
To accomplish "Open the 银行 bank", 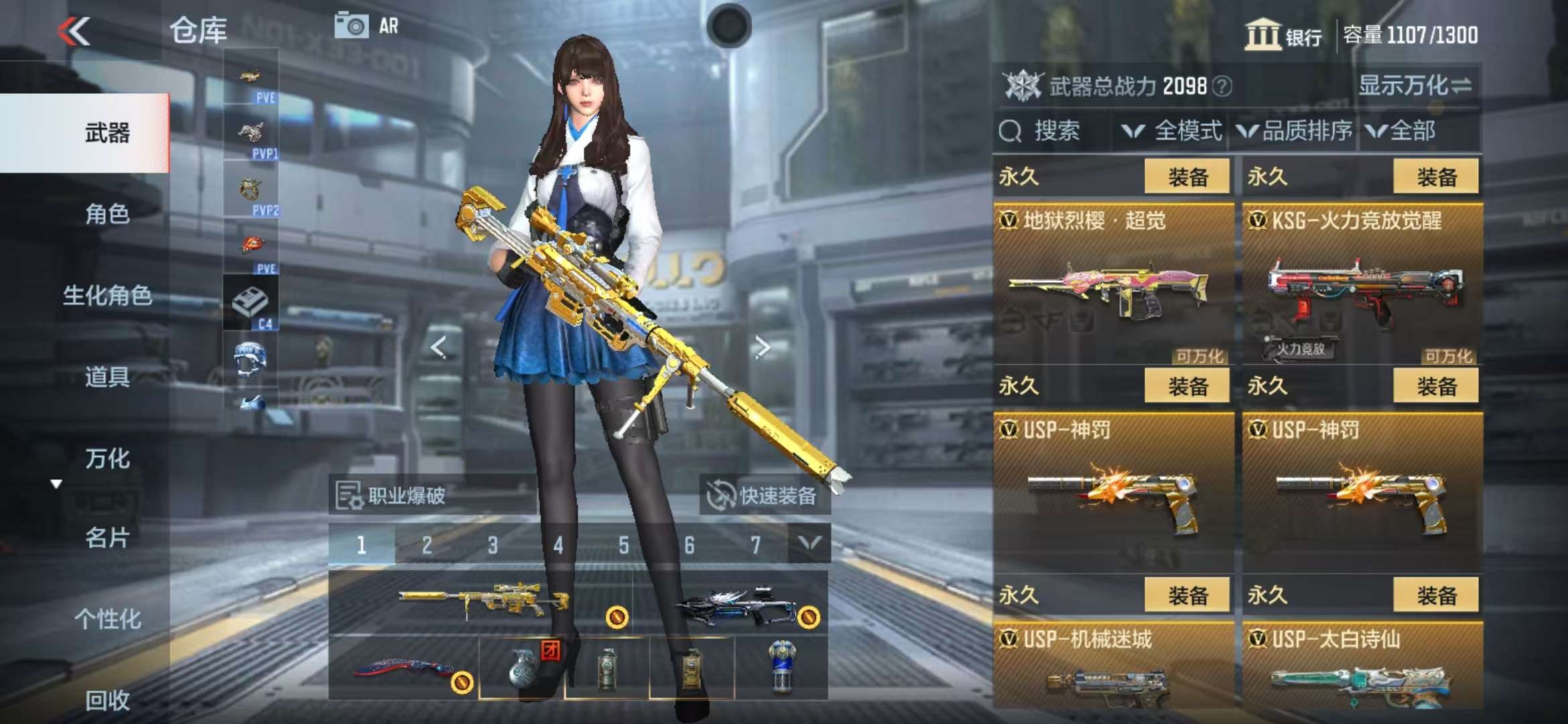I will click(x=1283, y=35).
